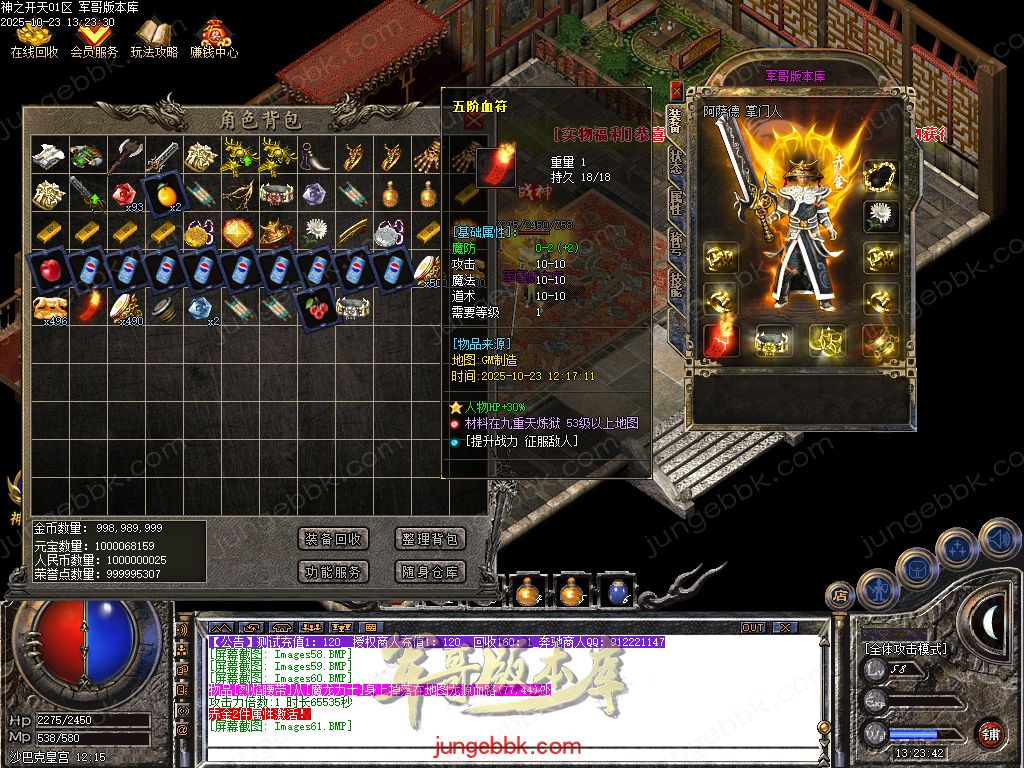This screenshot has height=768, width=1024.
Task: Click the 装备回收 equipment recycle button
Action: 334,539
